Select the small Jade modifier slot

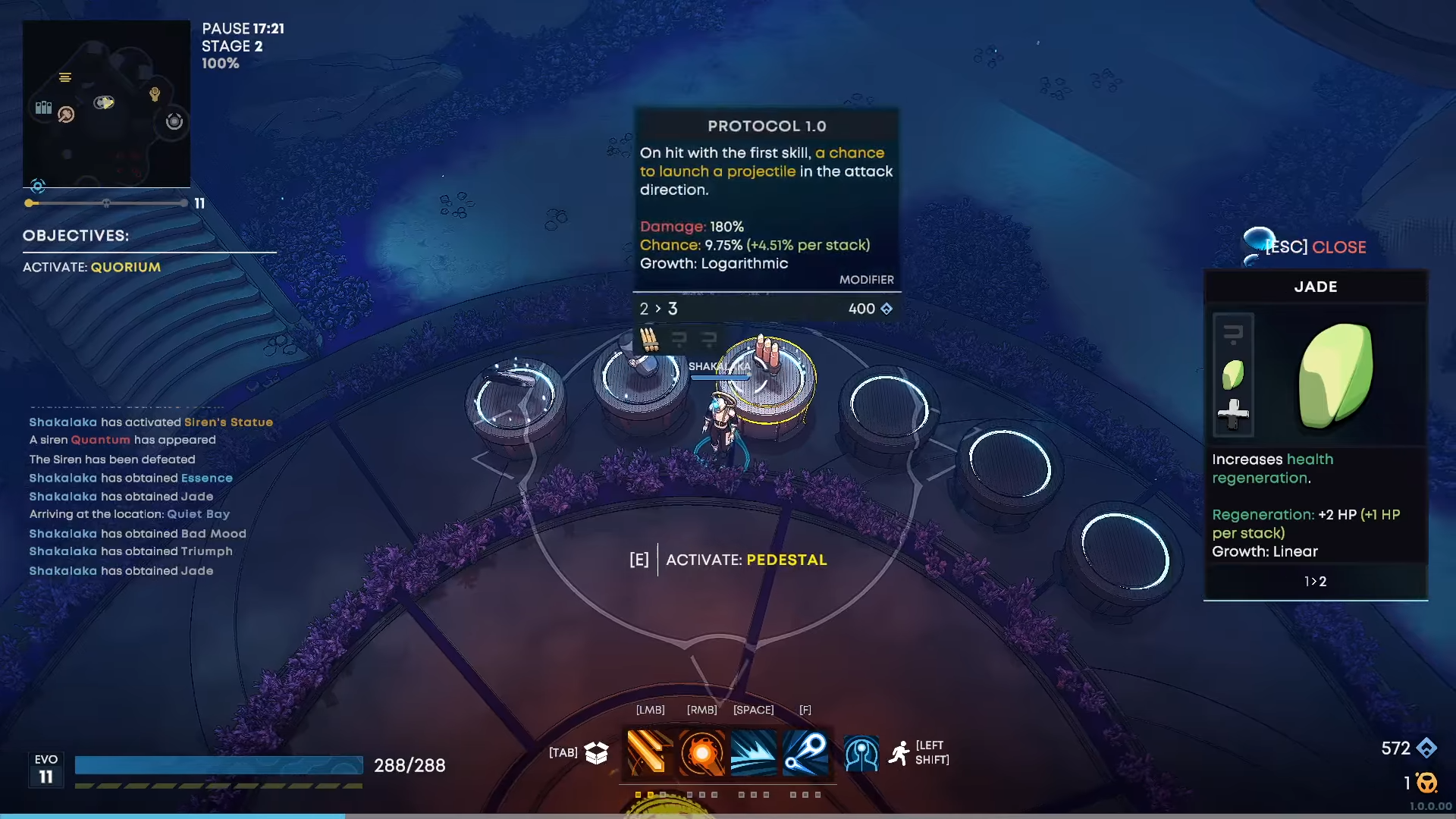tap(1233, 374)
